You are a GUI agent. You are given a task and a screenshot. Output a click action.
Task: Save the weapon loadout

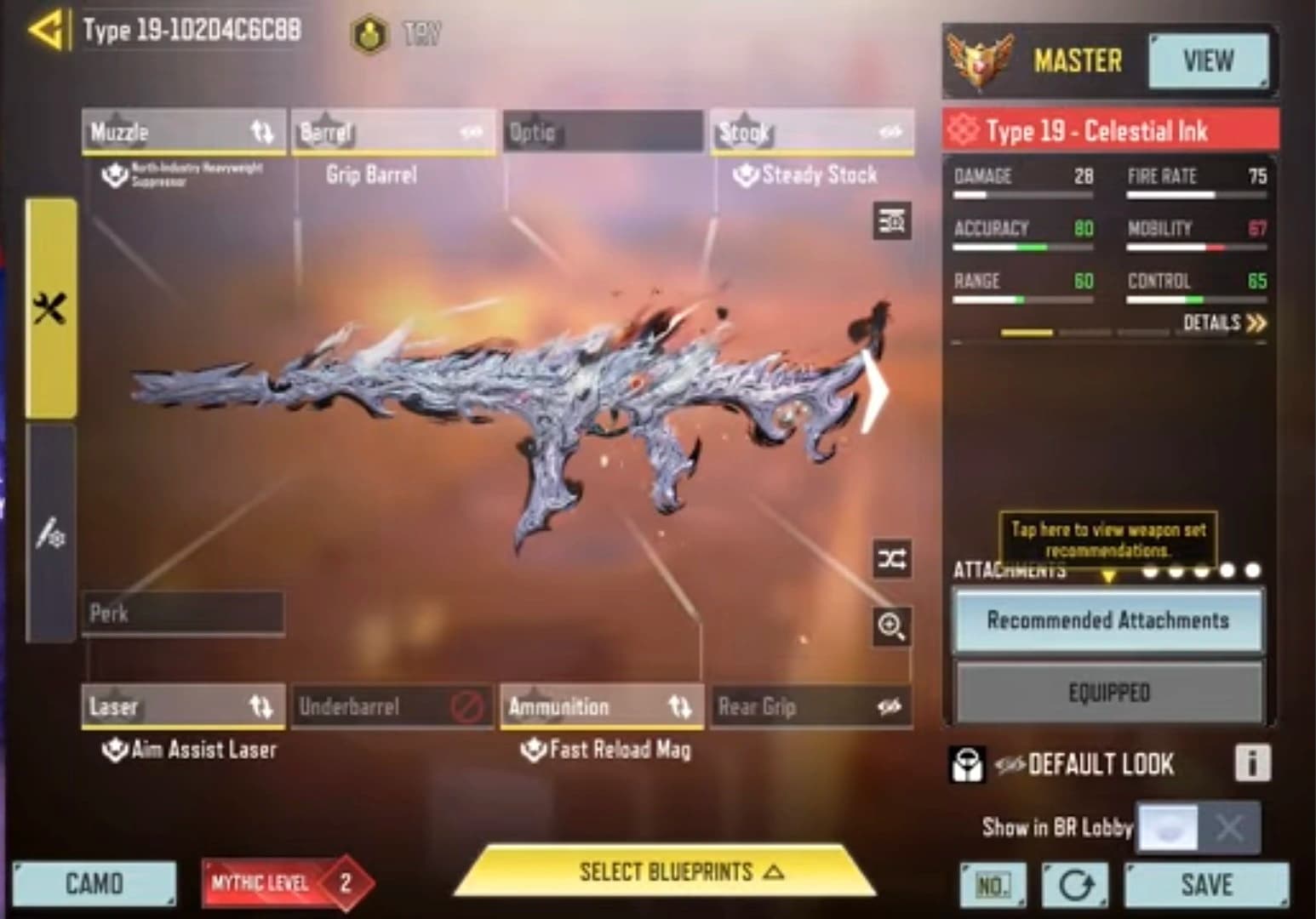(1206, 885)
